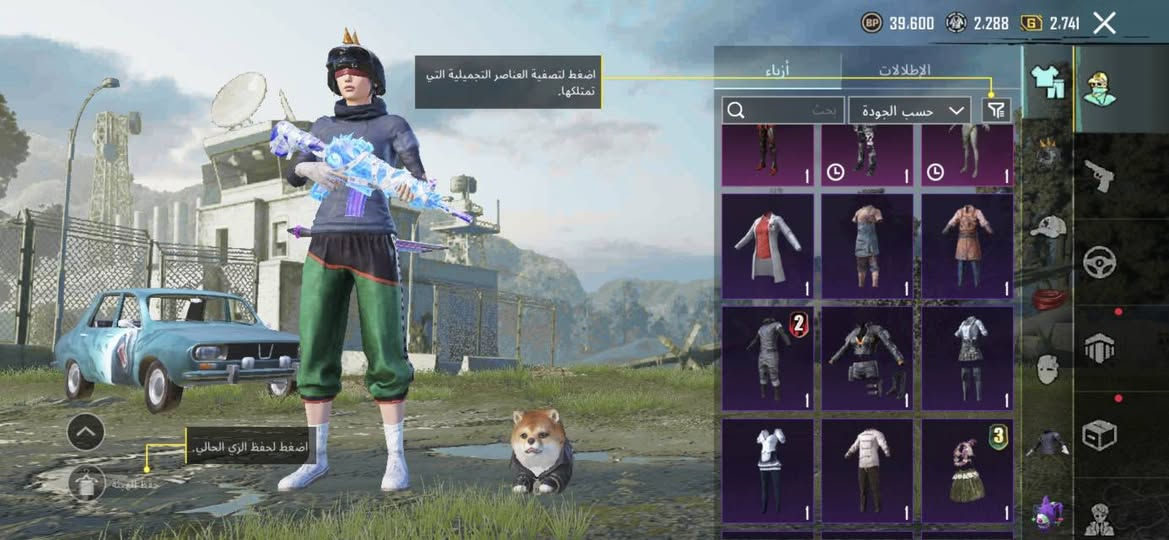Open the cardboard box crates category
Viewport: 1169px width, 540px height.
(1099, 434)
